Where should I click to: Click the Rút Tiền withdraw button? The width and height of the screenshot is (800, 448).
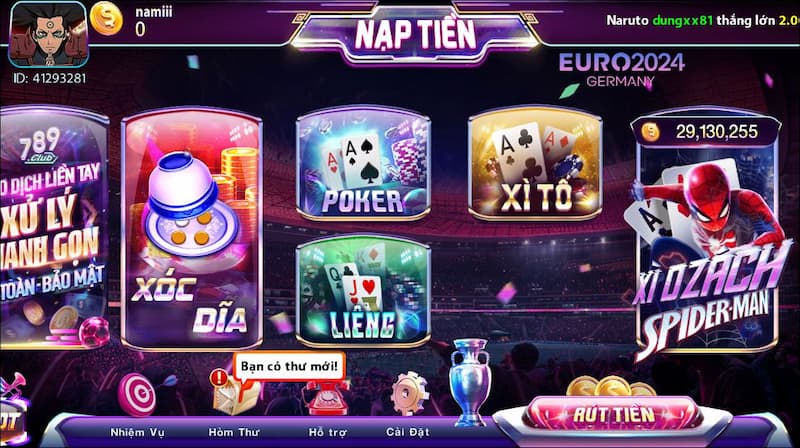click(x=612, y=414)
